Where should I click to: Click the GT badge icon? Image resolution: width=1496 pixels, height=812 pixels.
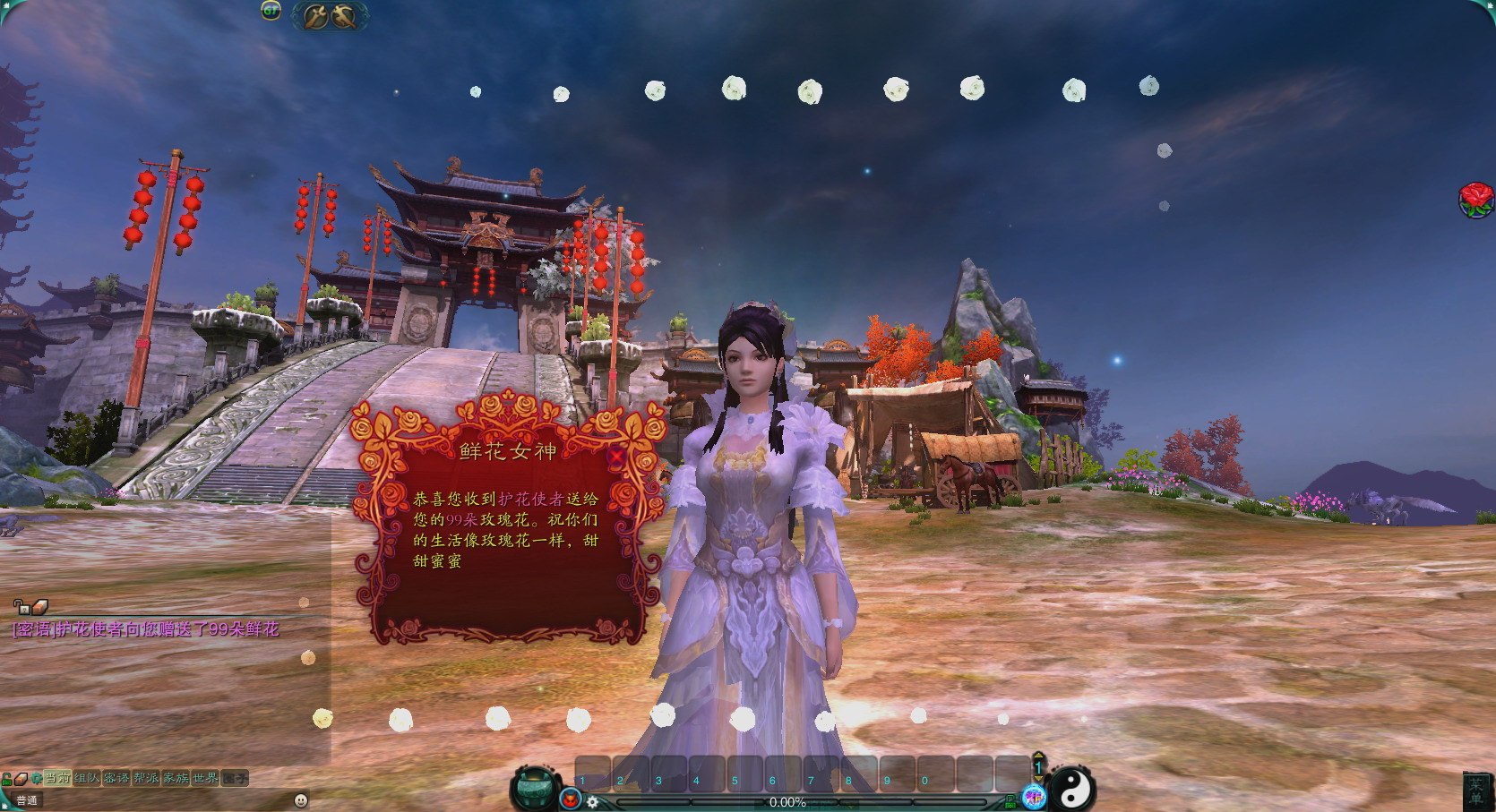coord(271,11)
